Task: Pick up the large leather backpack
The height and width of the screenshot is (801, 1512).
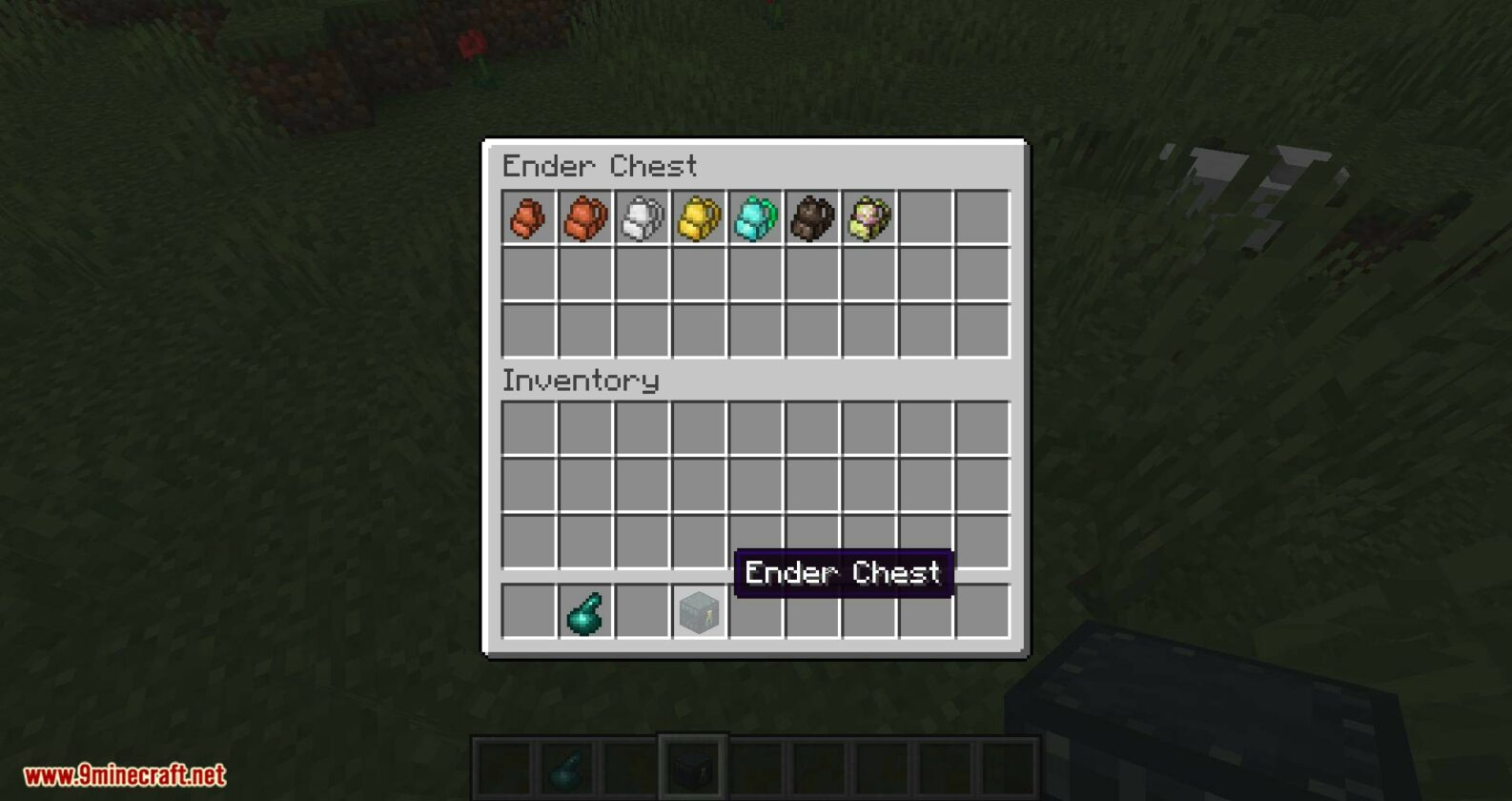Action: 585,219
